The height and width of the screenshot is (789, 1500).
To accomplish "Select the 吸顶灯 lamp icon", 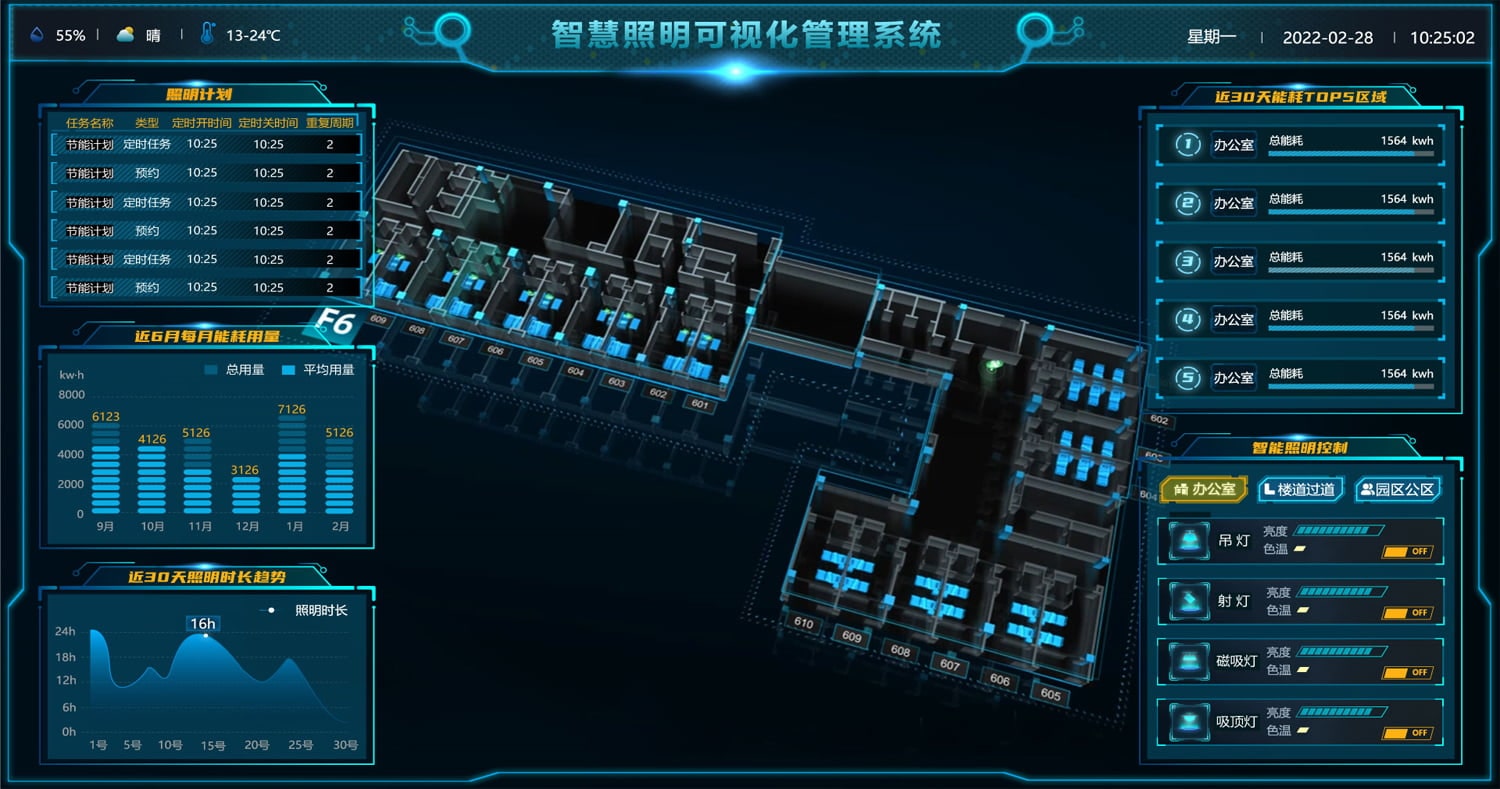I will (x=1189, y=722).
